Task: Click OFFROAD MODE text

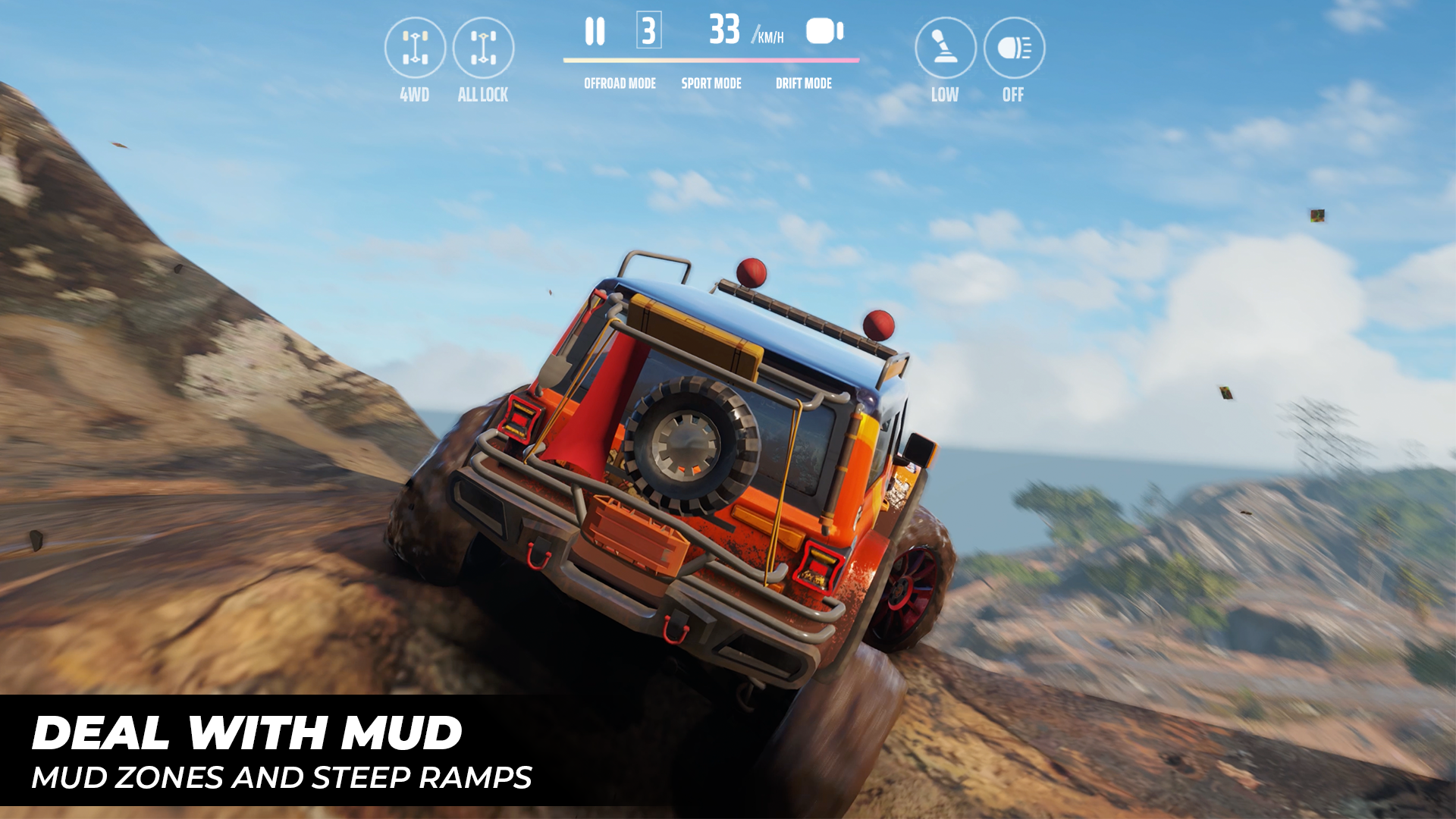Action: 619,83
